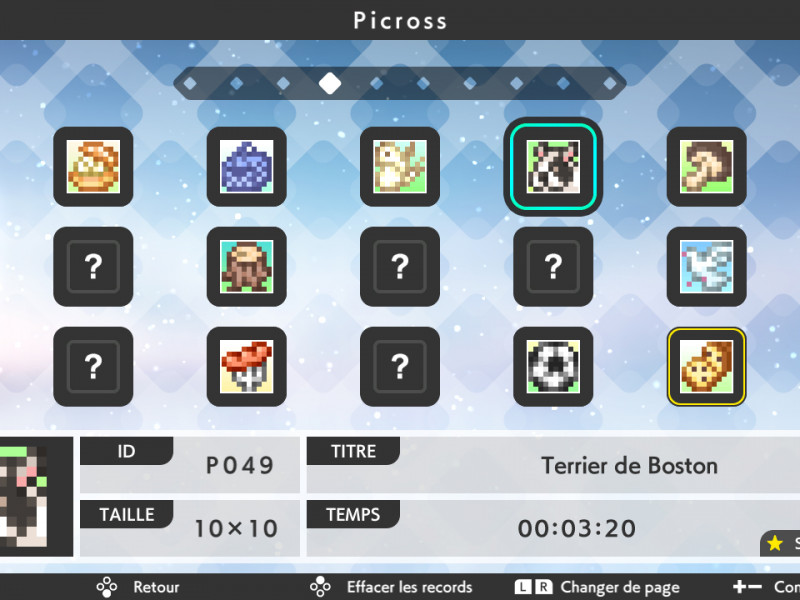800x600 pixels.
Task: Select the Boston Terrier puzzle tile
Action: point(553,166)
